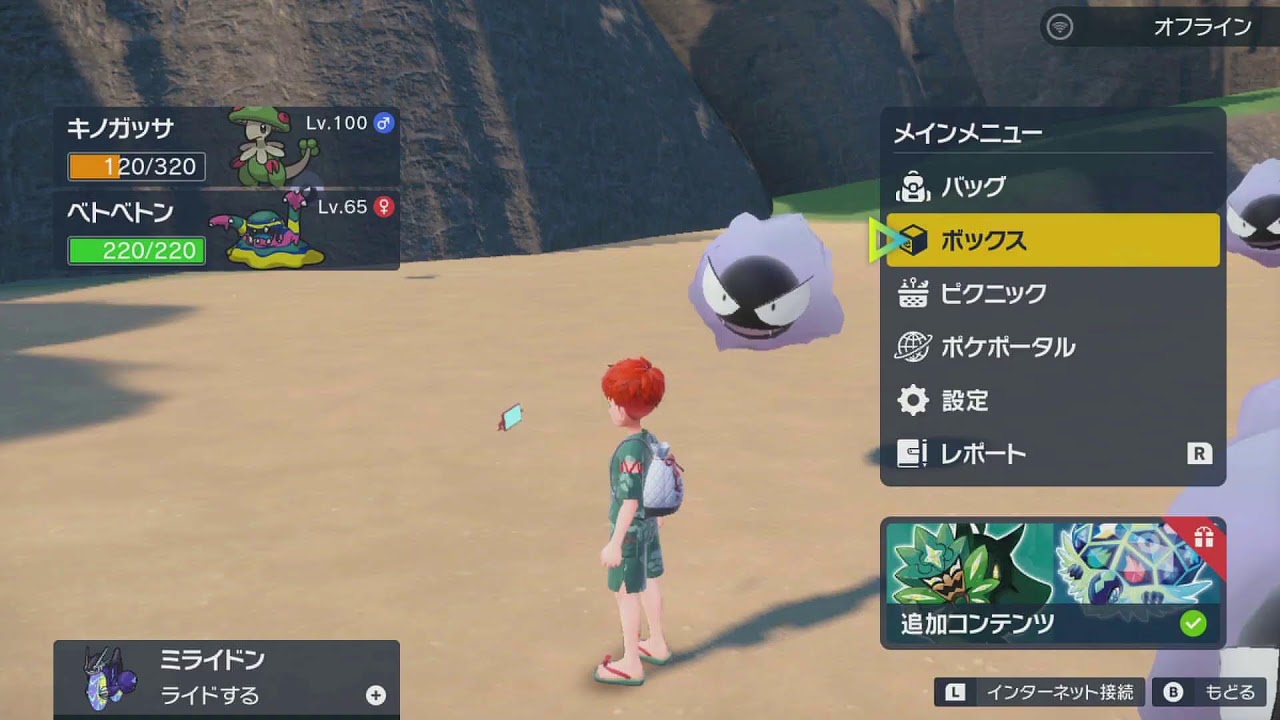The image size is (1280, 720).
Task: Click the 設定 gear icon
Action: [x=911, y=400]
